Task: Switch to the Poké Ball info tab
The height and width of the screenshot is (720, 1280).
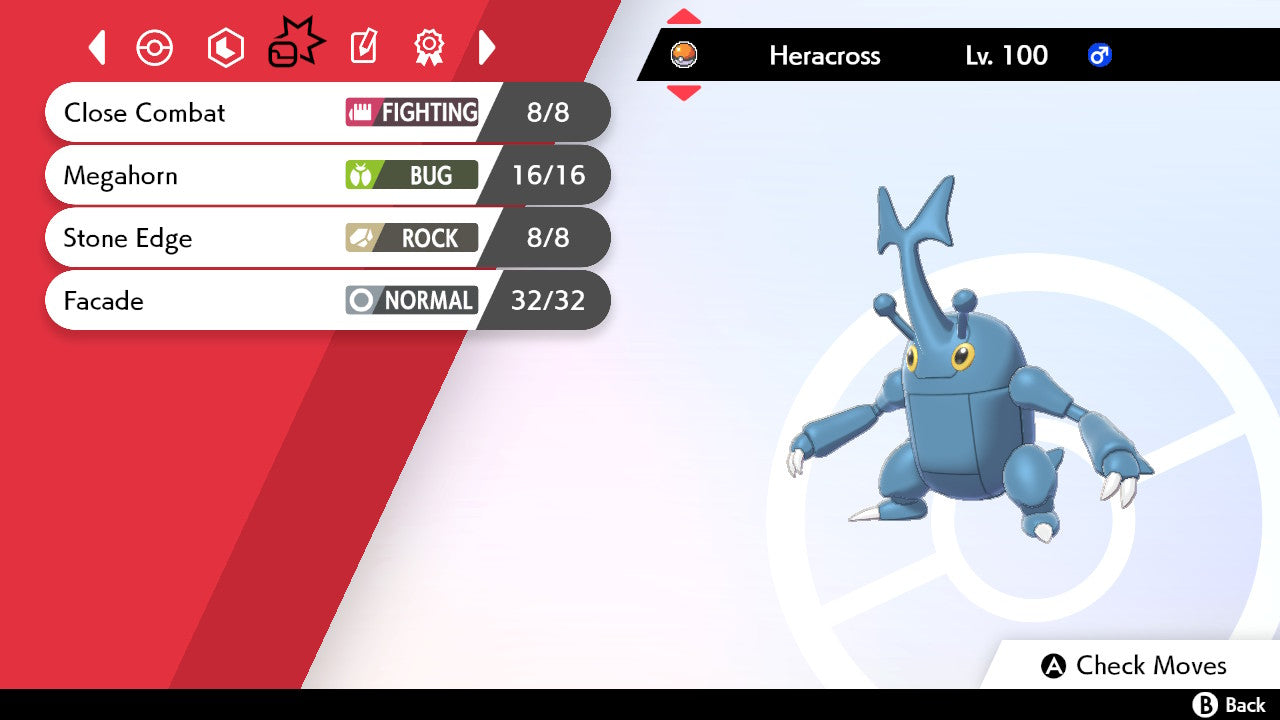Action: (155, 47)
